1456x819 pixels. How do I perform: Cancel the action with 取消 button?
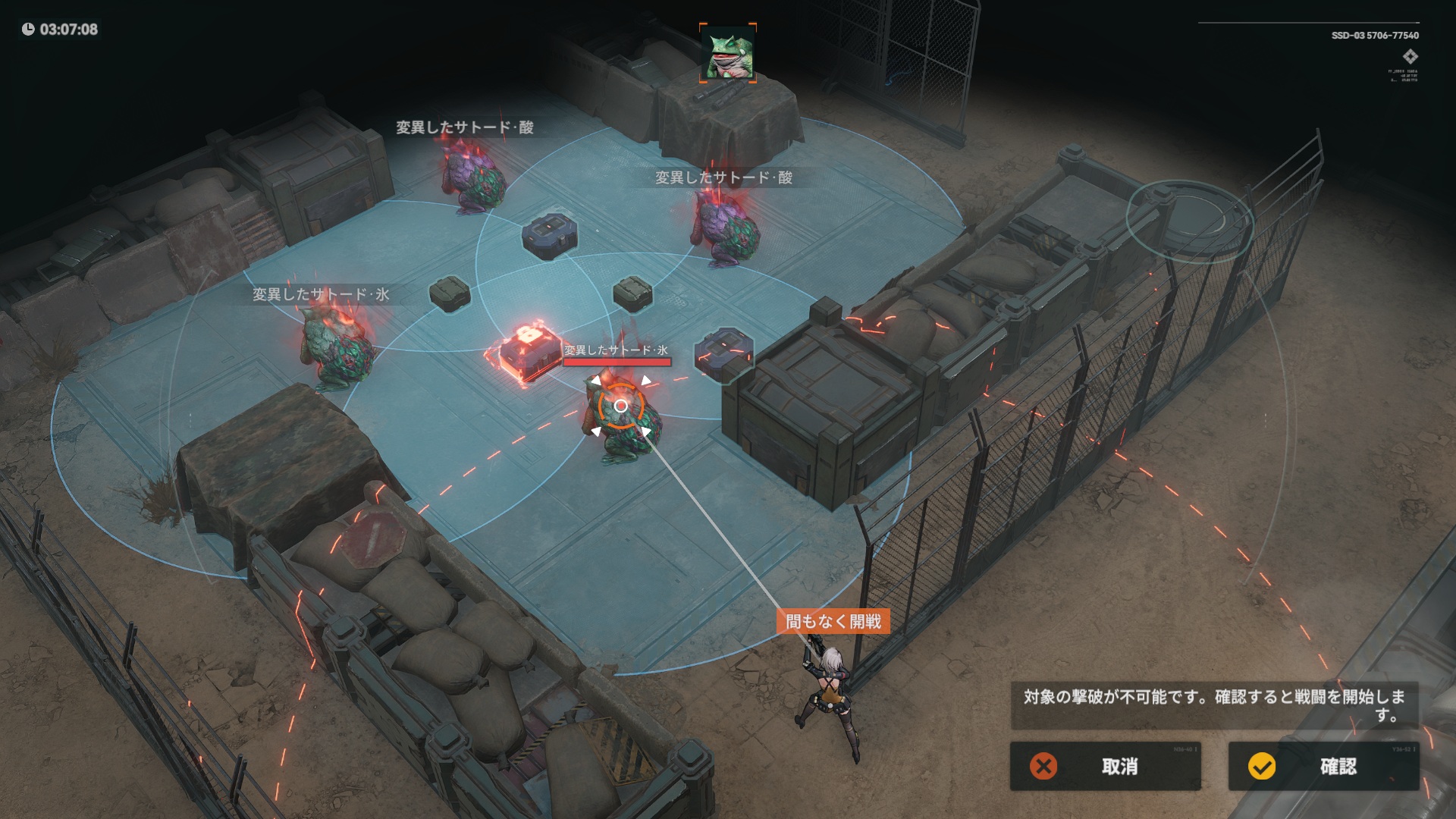(1105, 766)
